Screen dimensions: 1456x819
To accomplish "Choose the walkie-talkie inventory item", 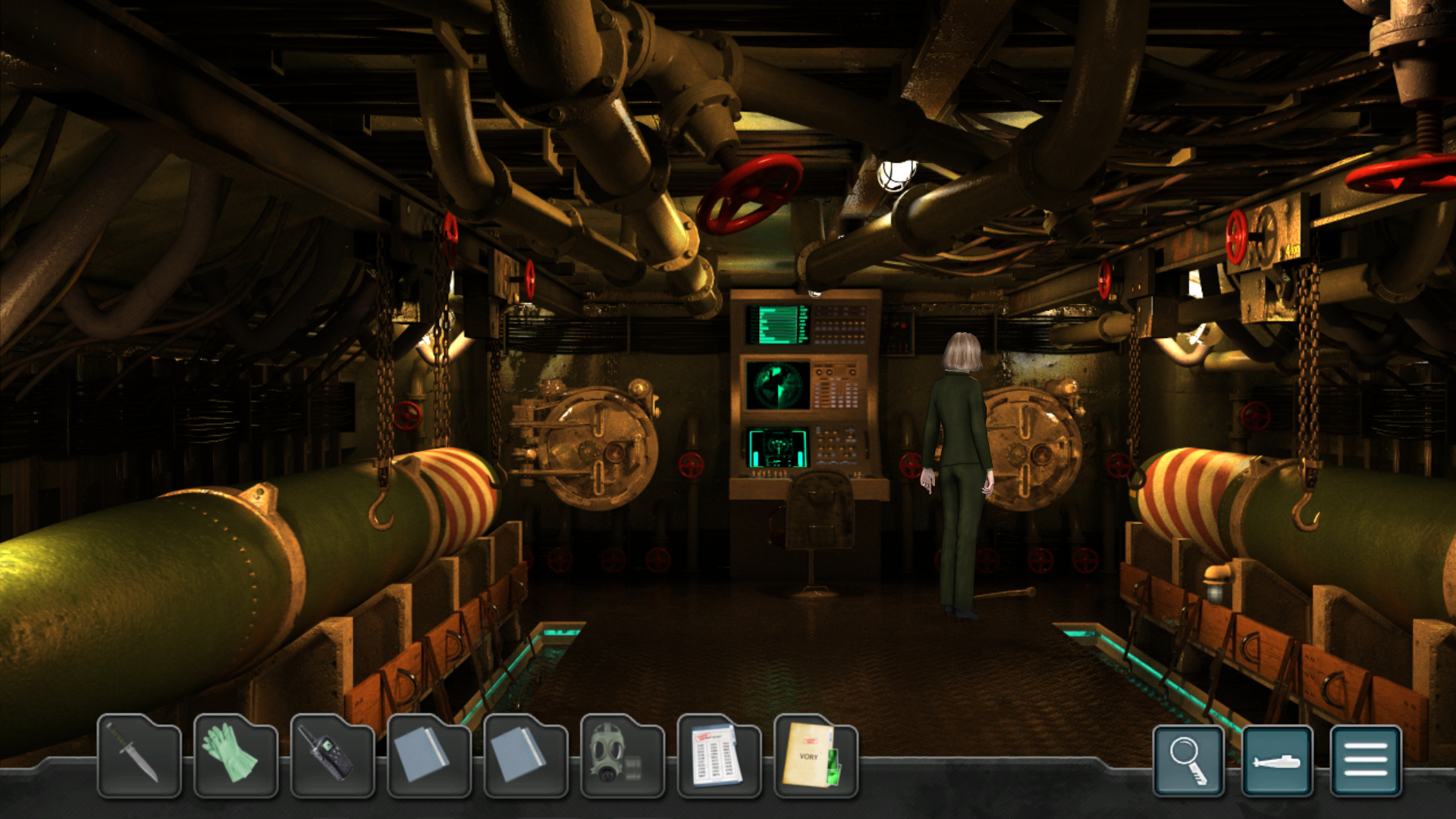I will tap(332, 757).
